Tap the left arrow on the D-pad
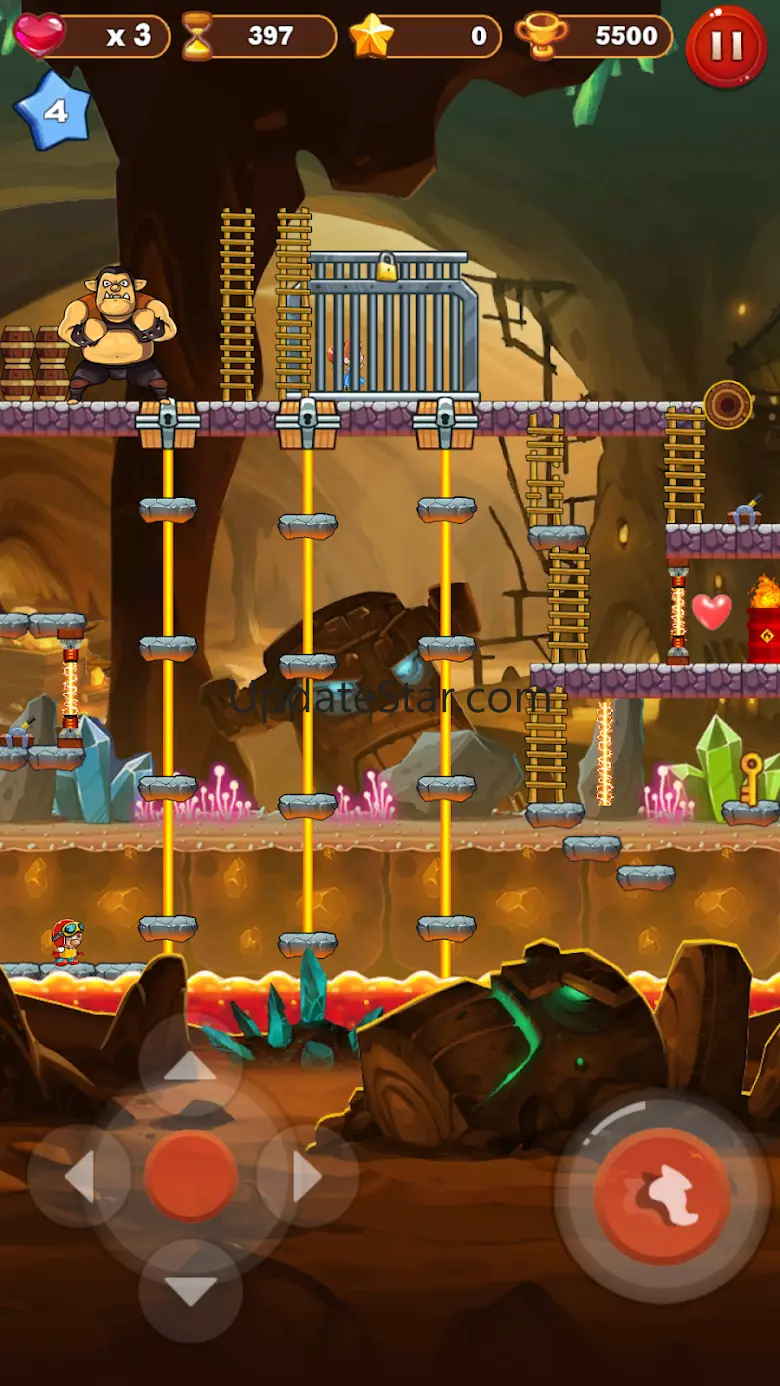This screenshot has height=1386, width=780. tap(80, 1177)
